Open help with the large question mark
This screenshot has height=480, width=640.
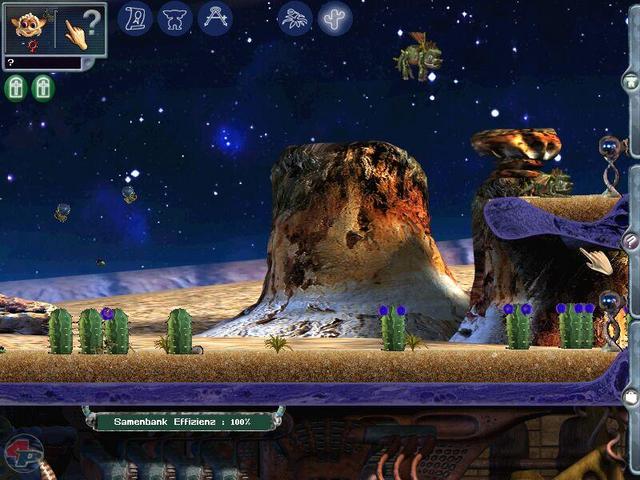[x=92, y=22]
